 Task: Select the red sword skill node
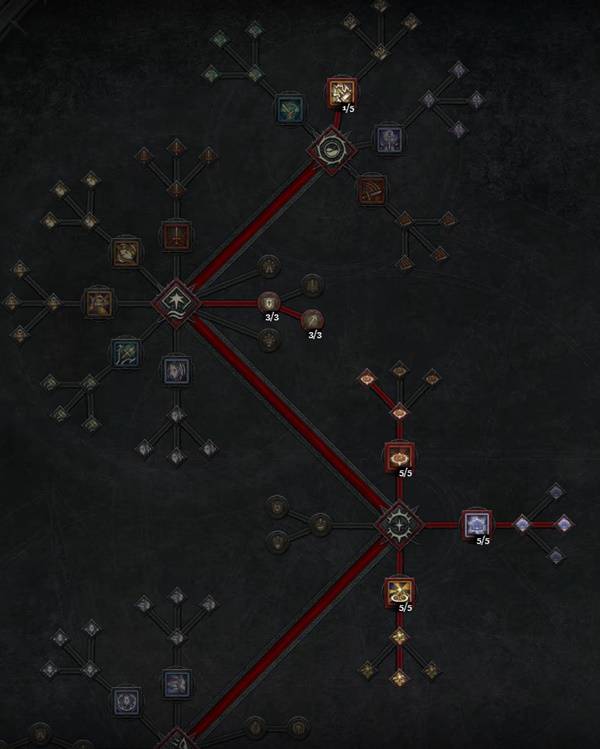176,236
